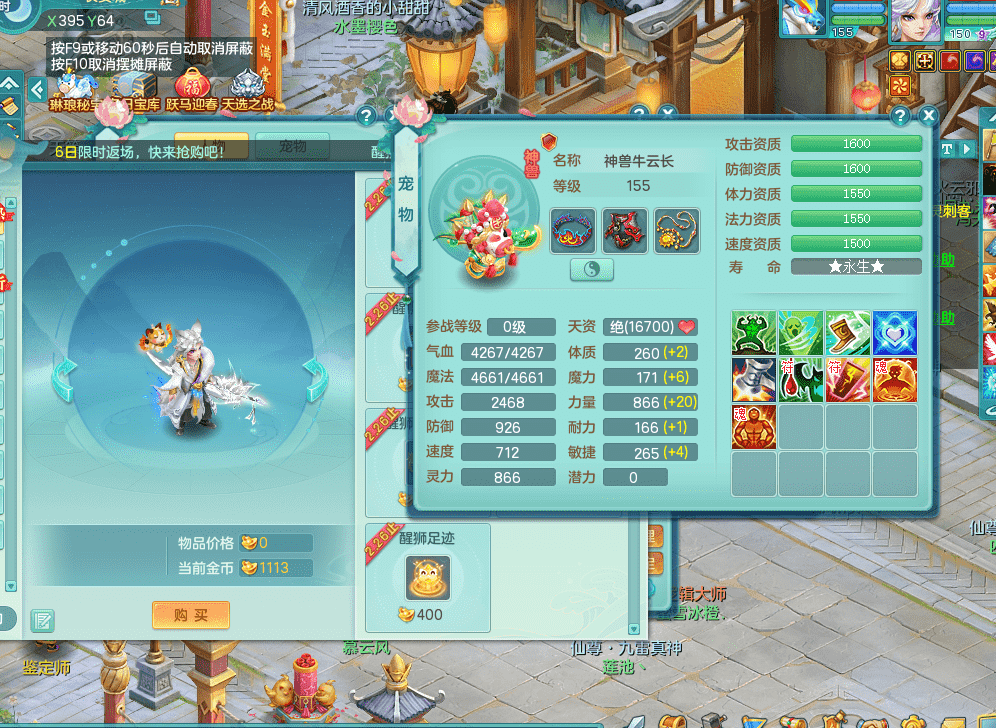The image size is (996, 728).
Task: Select the 醒狮足迹 shop item
Action: (x=428, y=578)
